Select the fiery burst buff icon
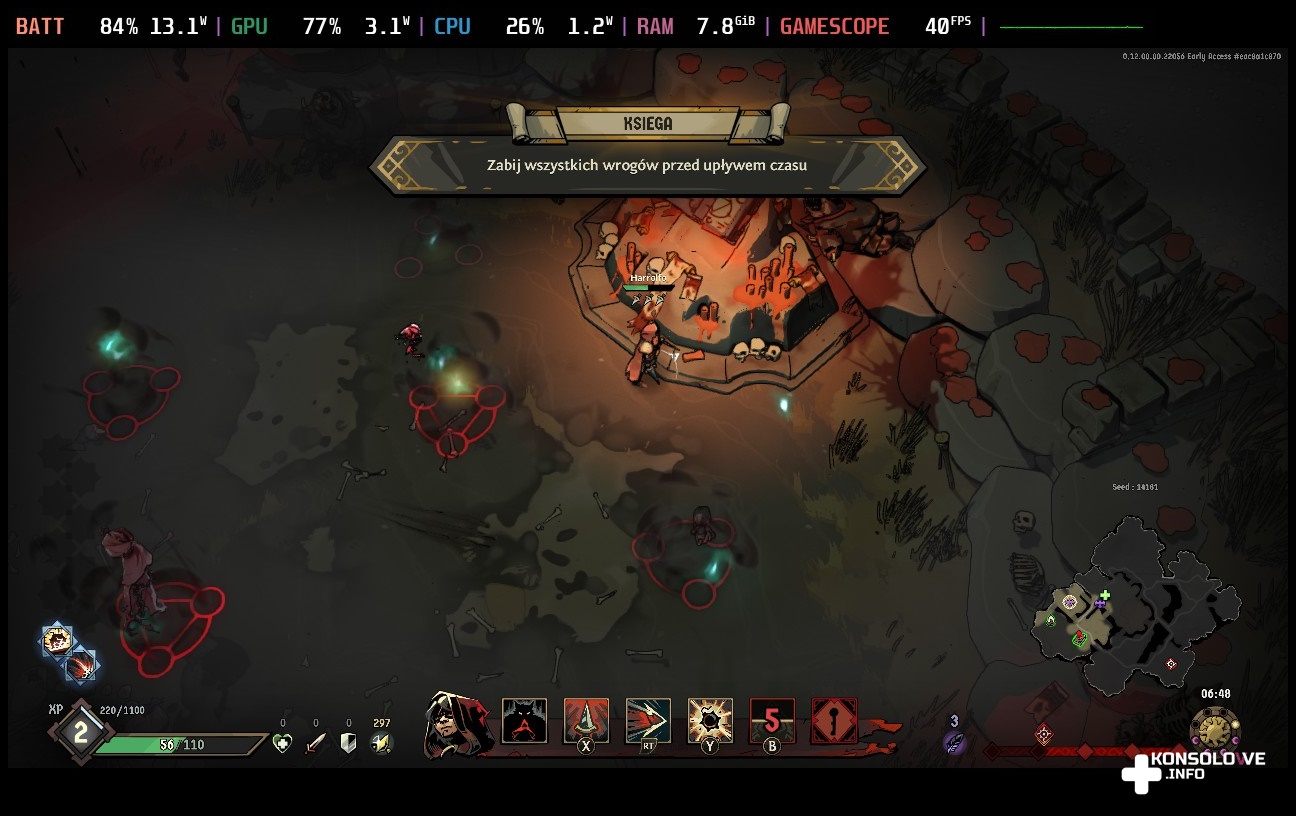The height and width of the screenshot is (816, 1296). coord(58,641)
